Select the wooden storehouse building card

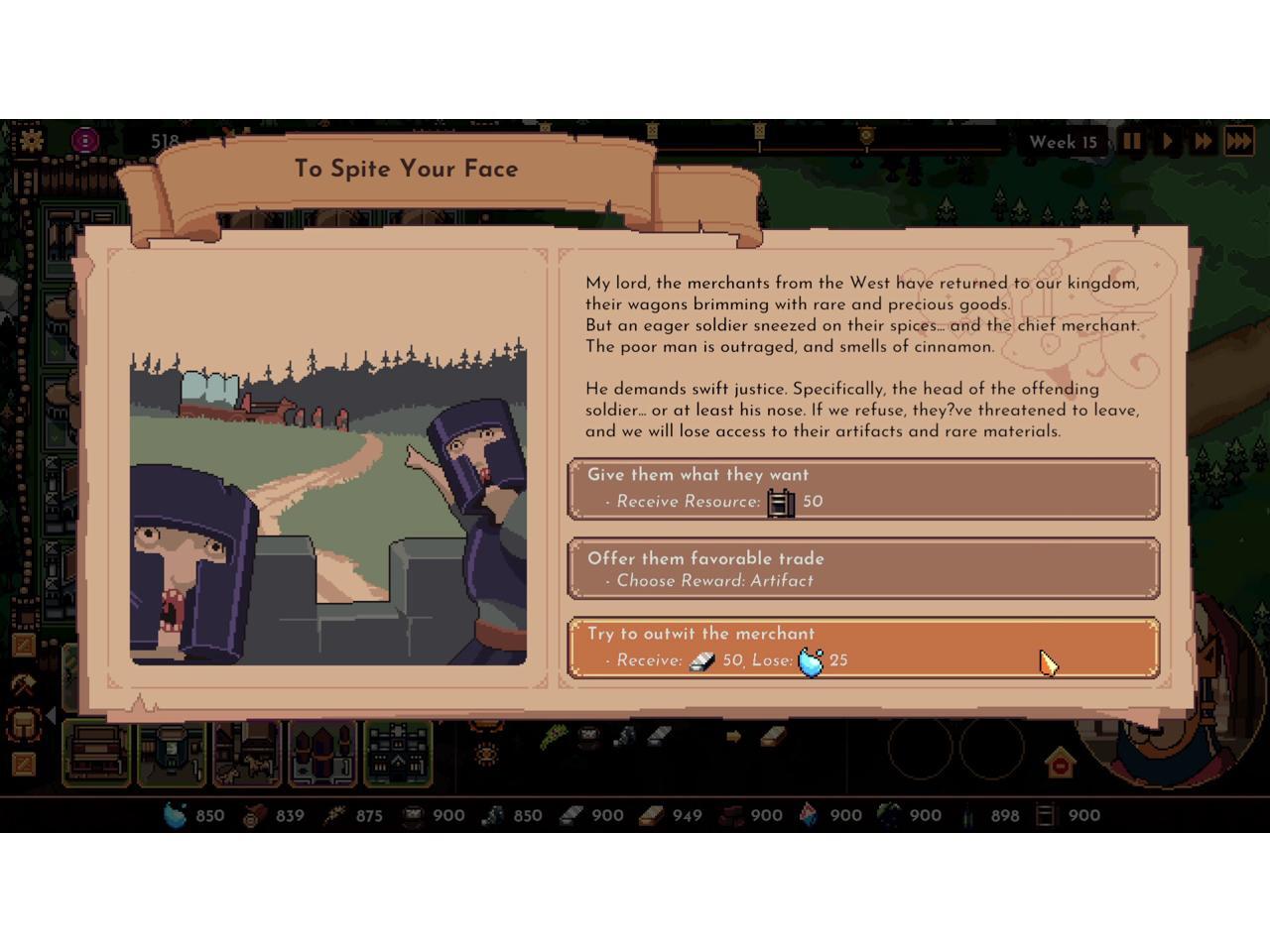[96, 753]
